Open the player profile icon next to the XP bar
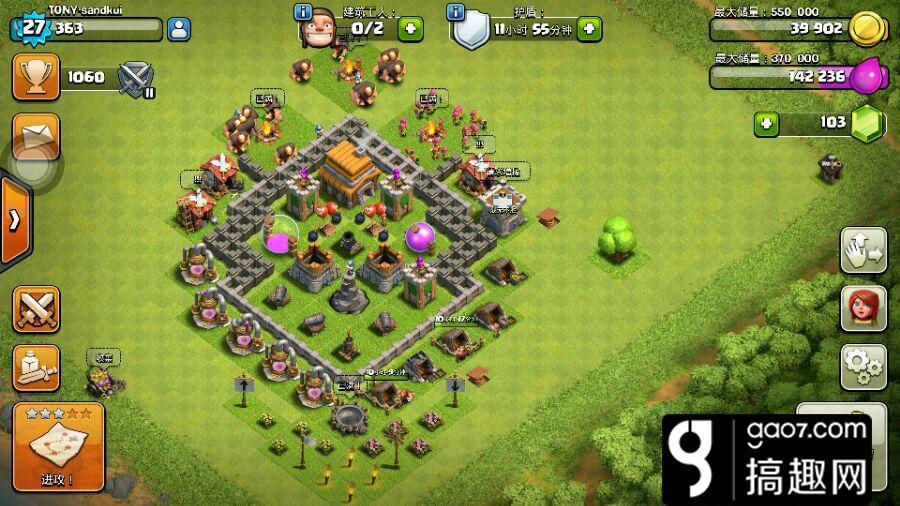Image resolution: width=900 pixels, height=506 pixels. [181, 29]
